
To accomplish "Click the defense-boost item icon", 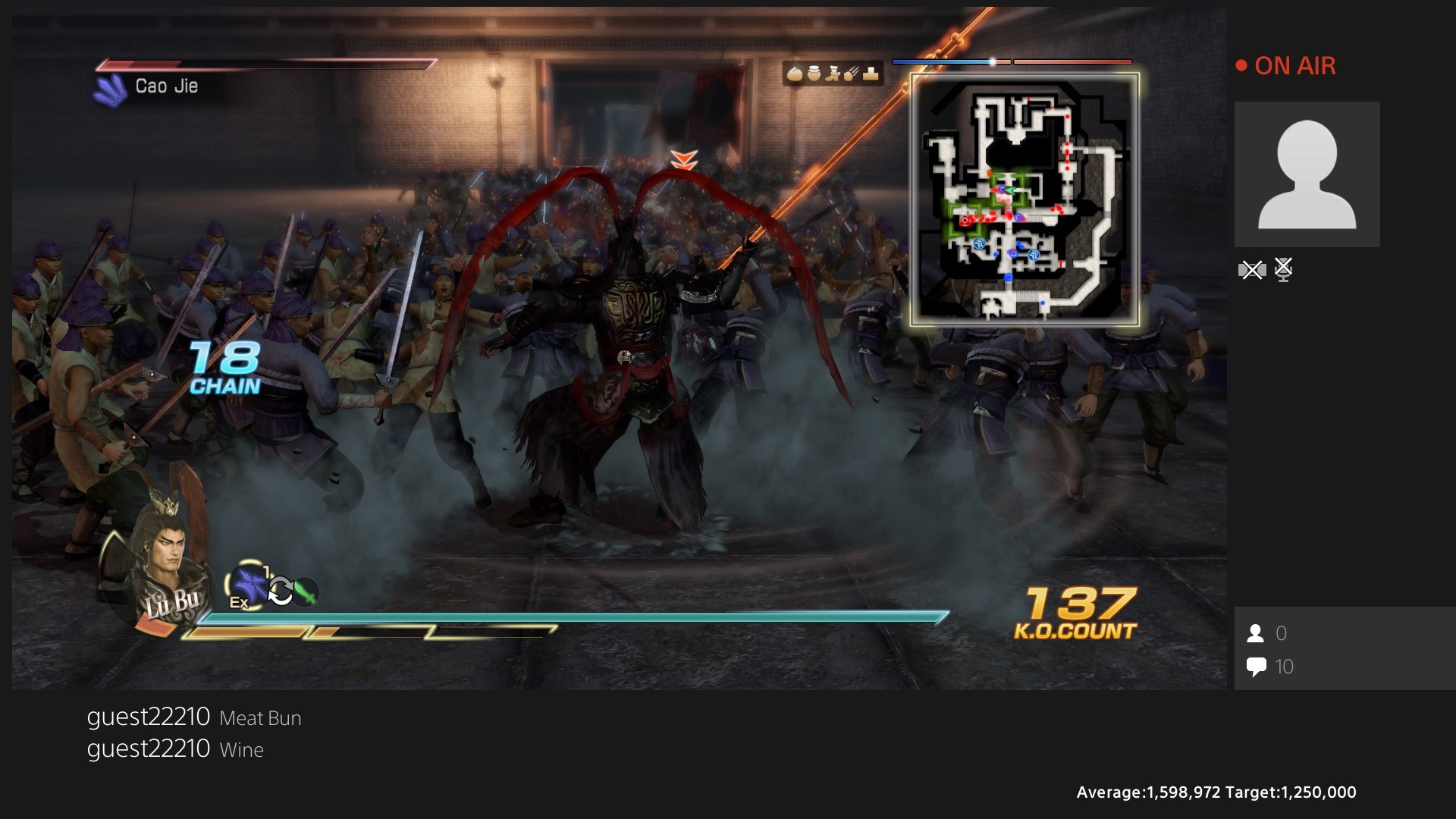I will [871, 75].
